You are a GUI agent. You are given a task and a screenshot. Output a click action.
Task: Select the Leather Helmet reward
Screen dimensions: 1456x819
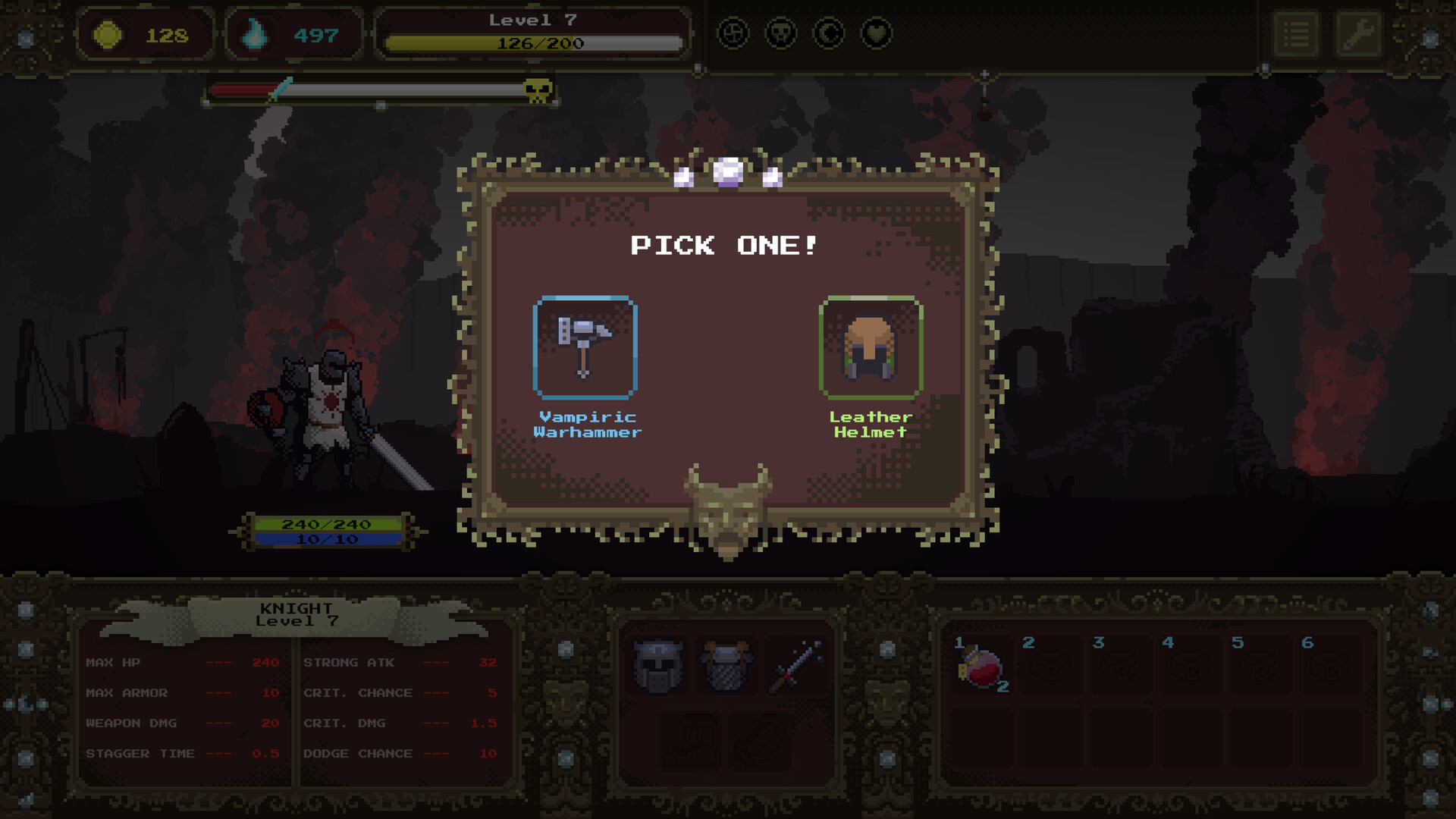pos(871,347)
